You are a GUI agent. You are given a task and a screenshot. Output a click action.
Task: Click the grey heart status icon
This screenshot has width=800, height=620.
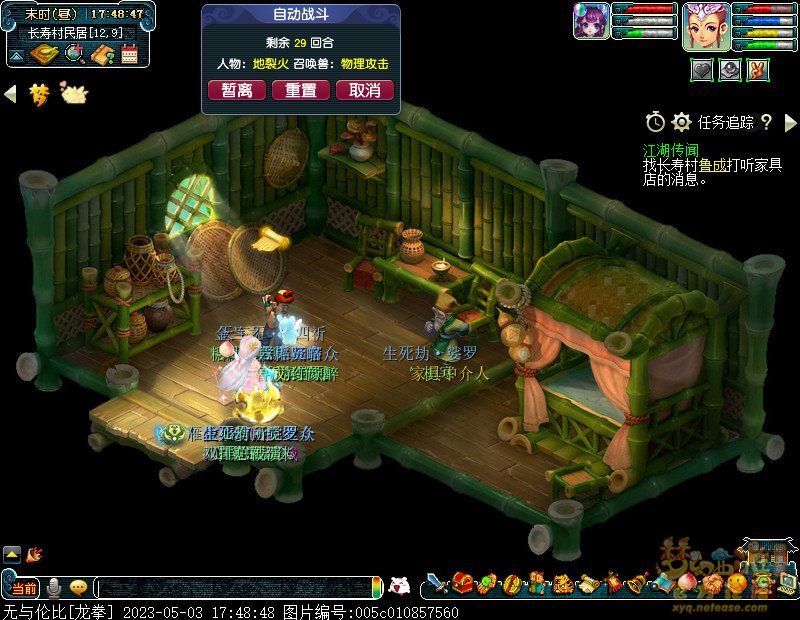click(703, 70)
